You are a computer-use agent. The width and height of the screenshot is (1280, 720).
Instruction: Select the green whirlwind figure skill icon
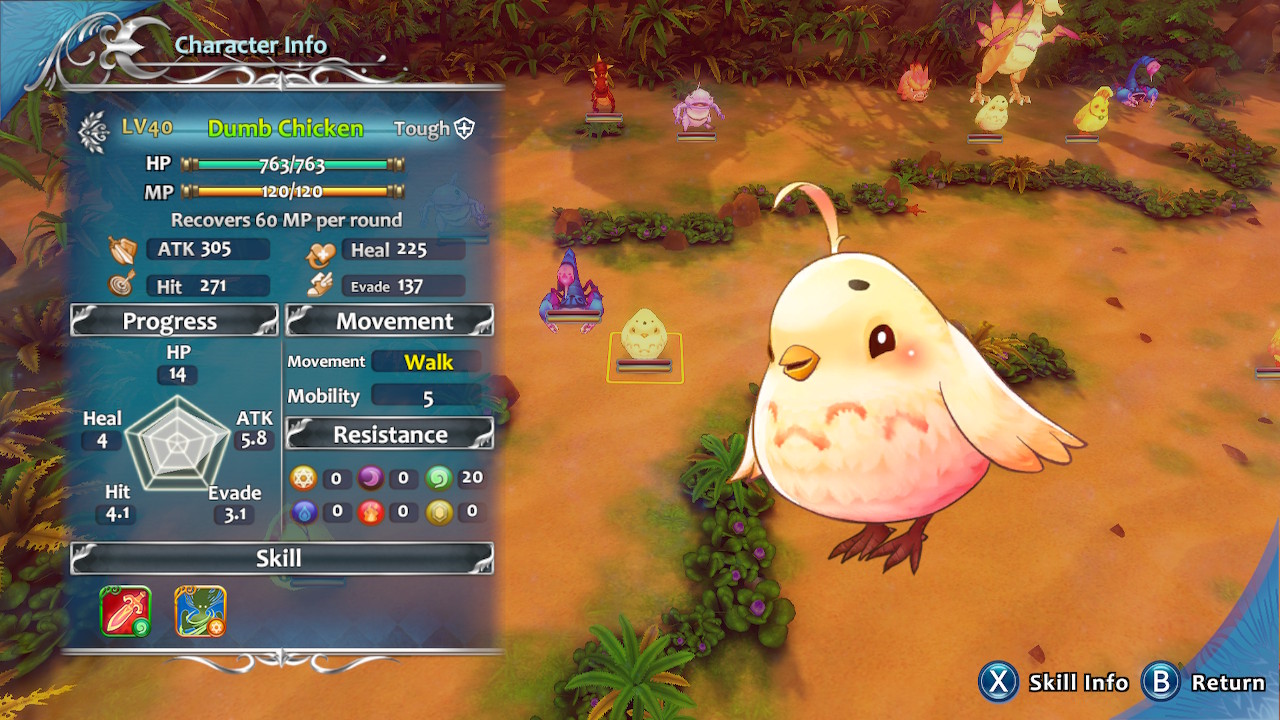tap(200, 611)
